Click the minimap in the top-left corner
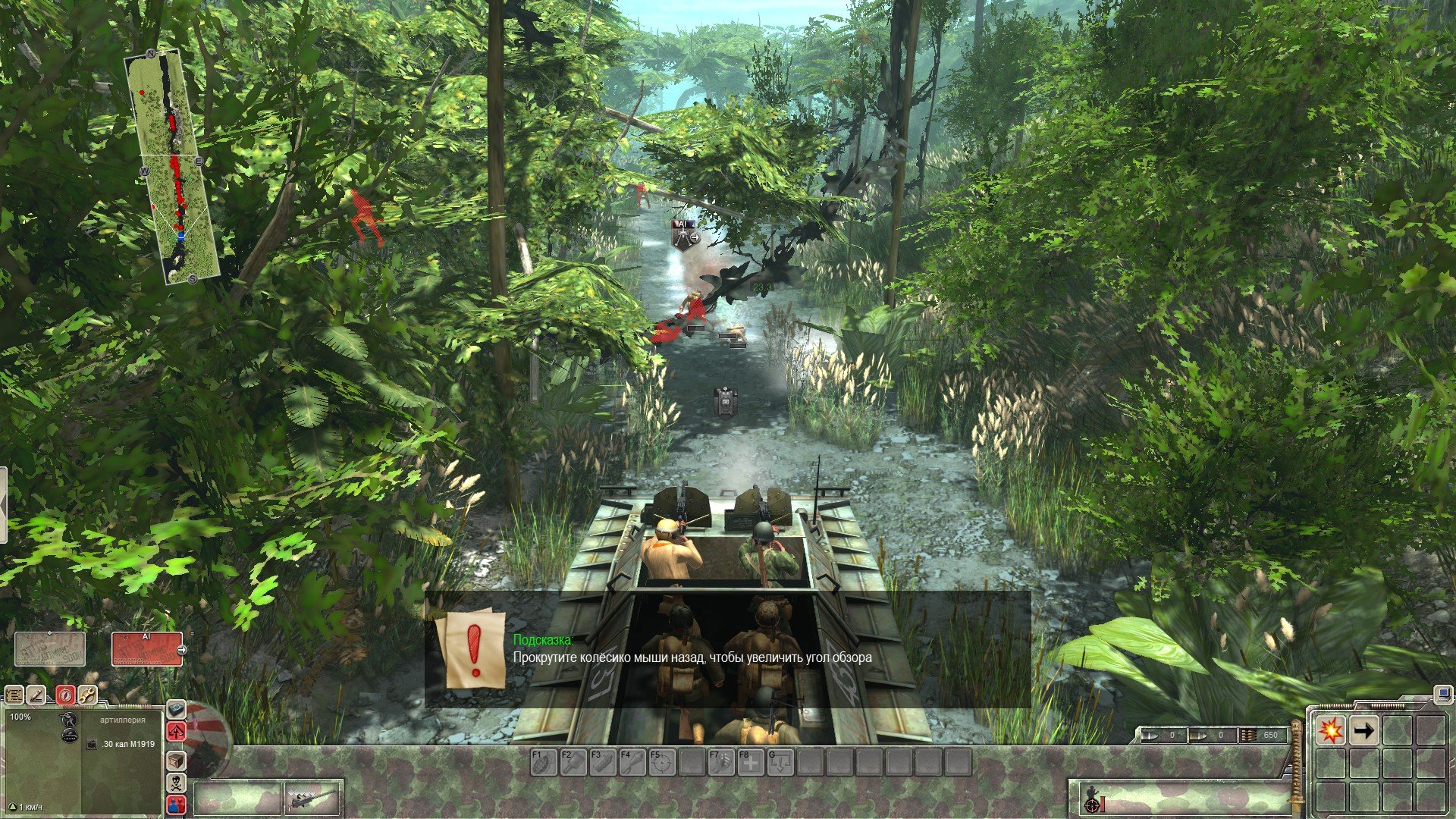The width and height of the screenshot is (1456, 819). coord(172,167)
